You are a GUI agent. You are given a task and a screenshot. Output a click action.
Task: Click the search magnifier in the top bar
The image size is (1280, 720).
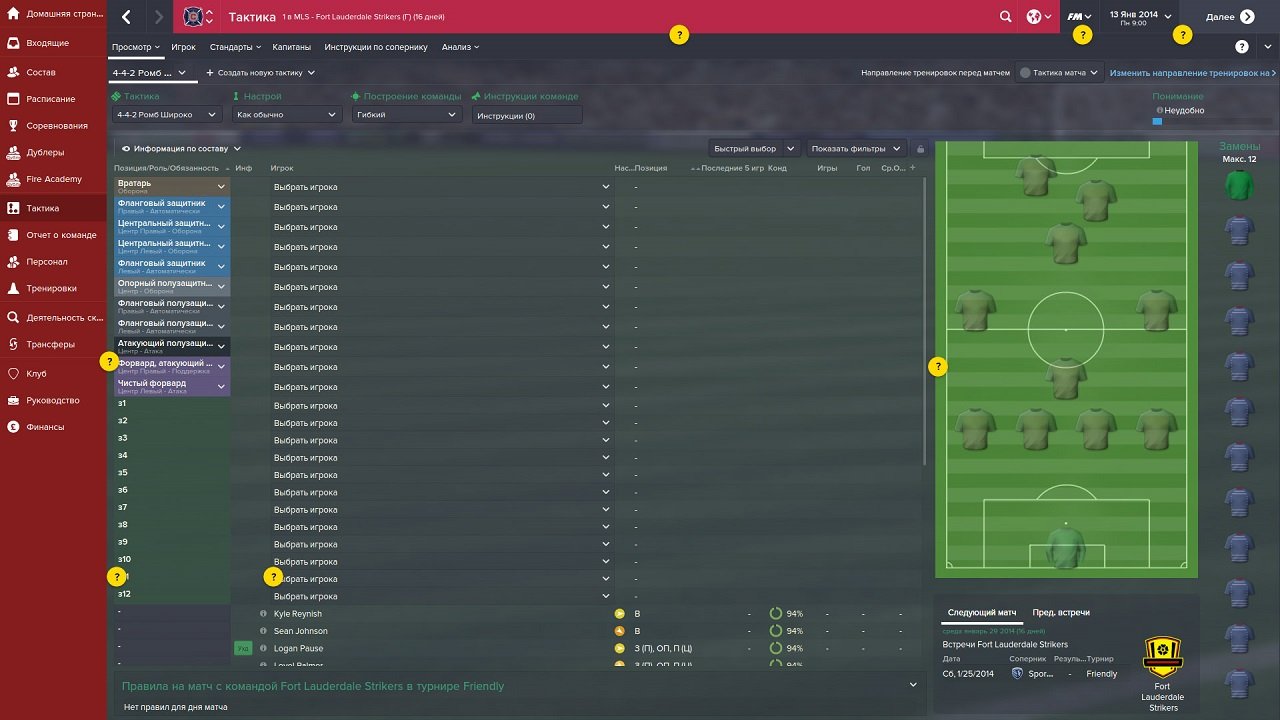coord(1006,16)
